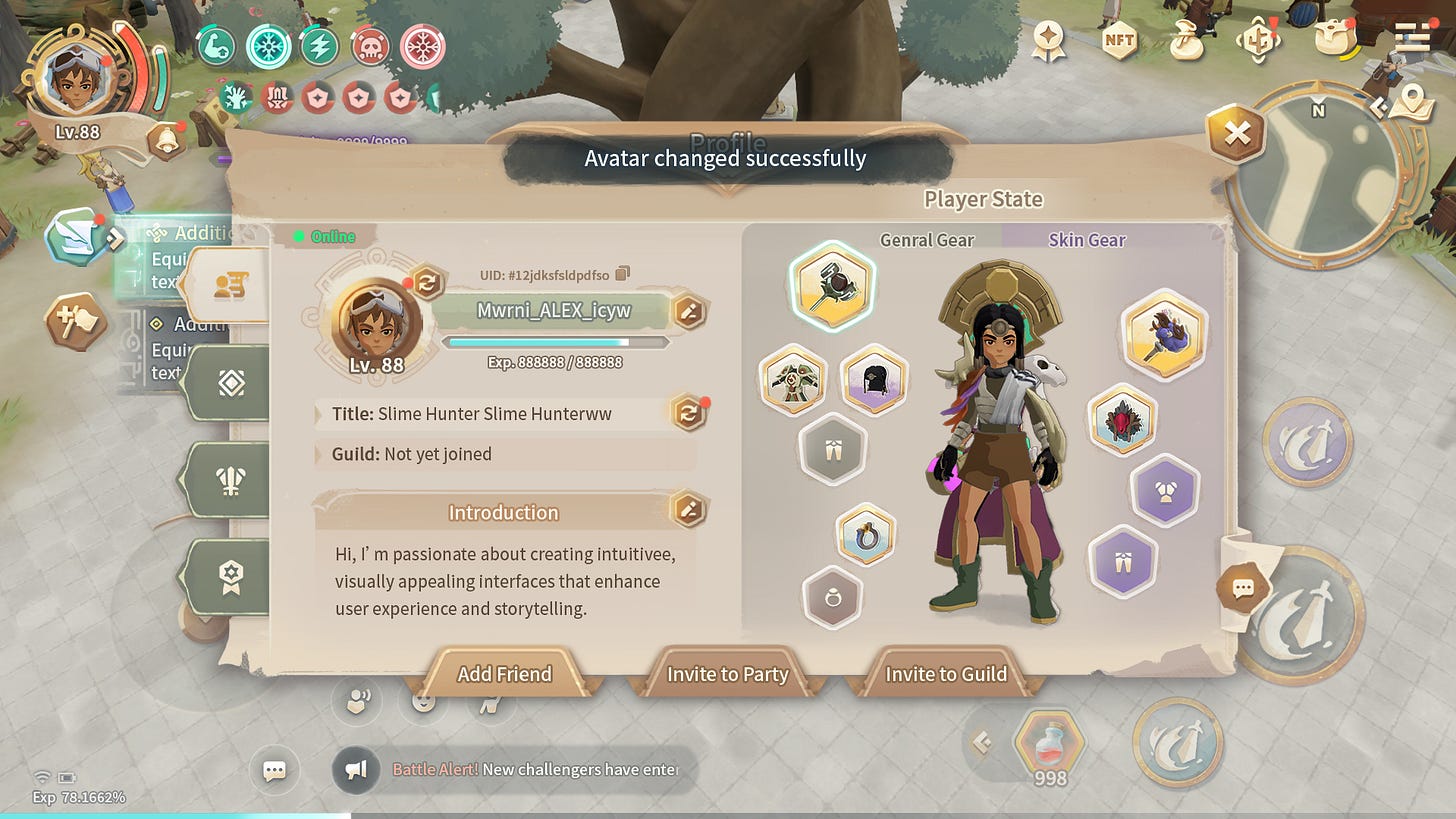Viewport: 1456px width, 819px height.
Task: Change the Slime Hunter title
Action: point(689,412)
